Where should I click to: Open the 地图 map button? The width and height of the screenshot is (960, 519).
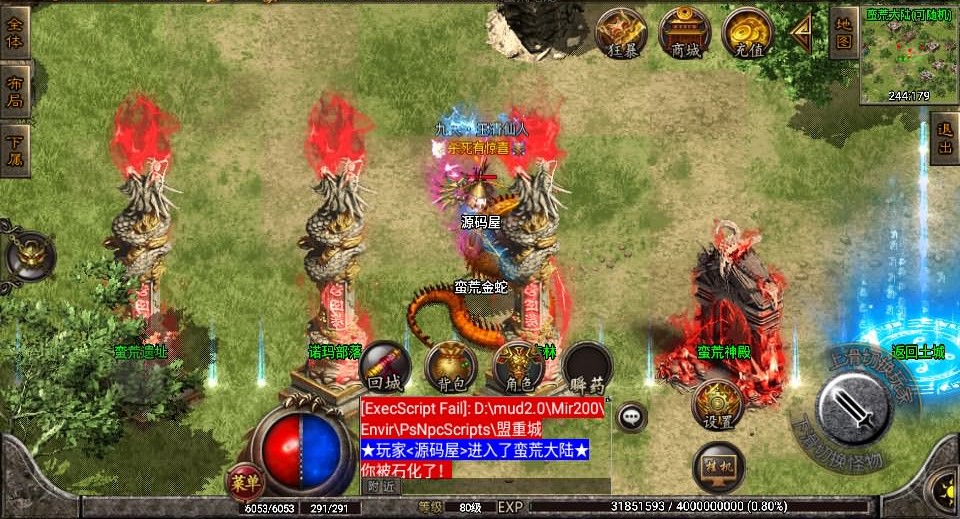(843, 32)
